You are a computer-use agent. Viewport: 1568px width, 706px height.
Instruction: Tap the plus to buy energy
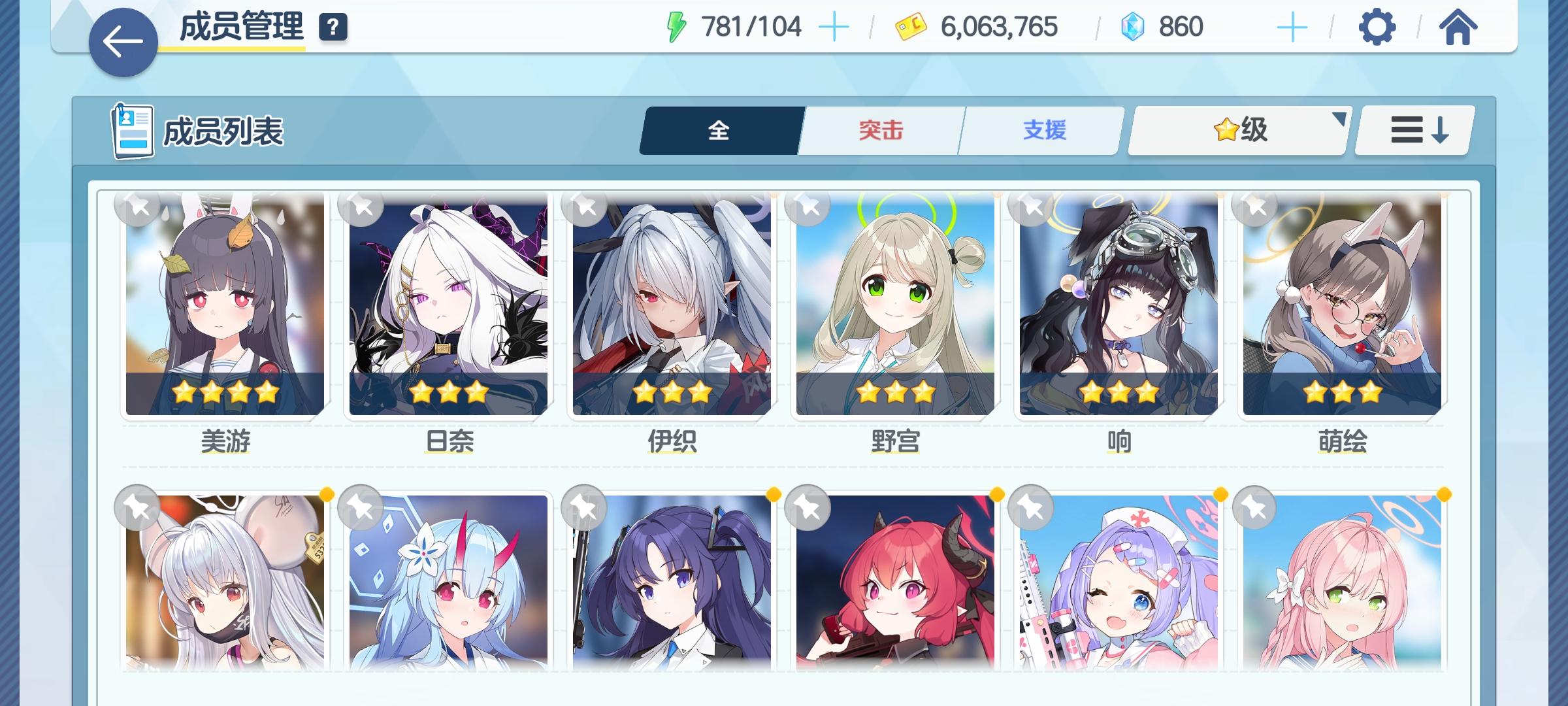tap(835, 26)
